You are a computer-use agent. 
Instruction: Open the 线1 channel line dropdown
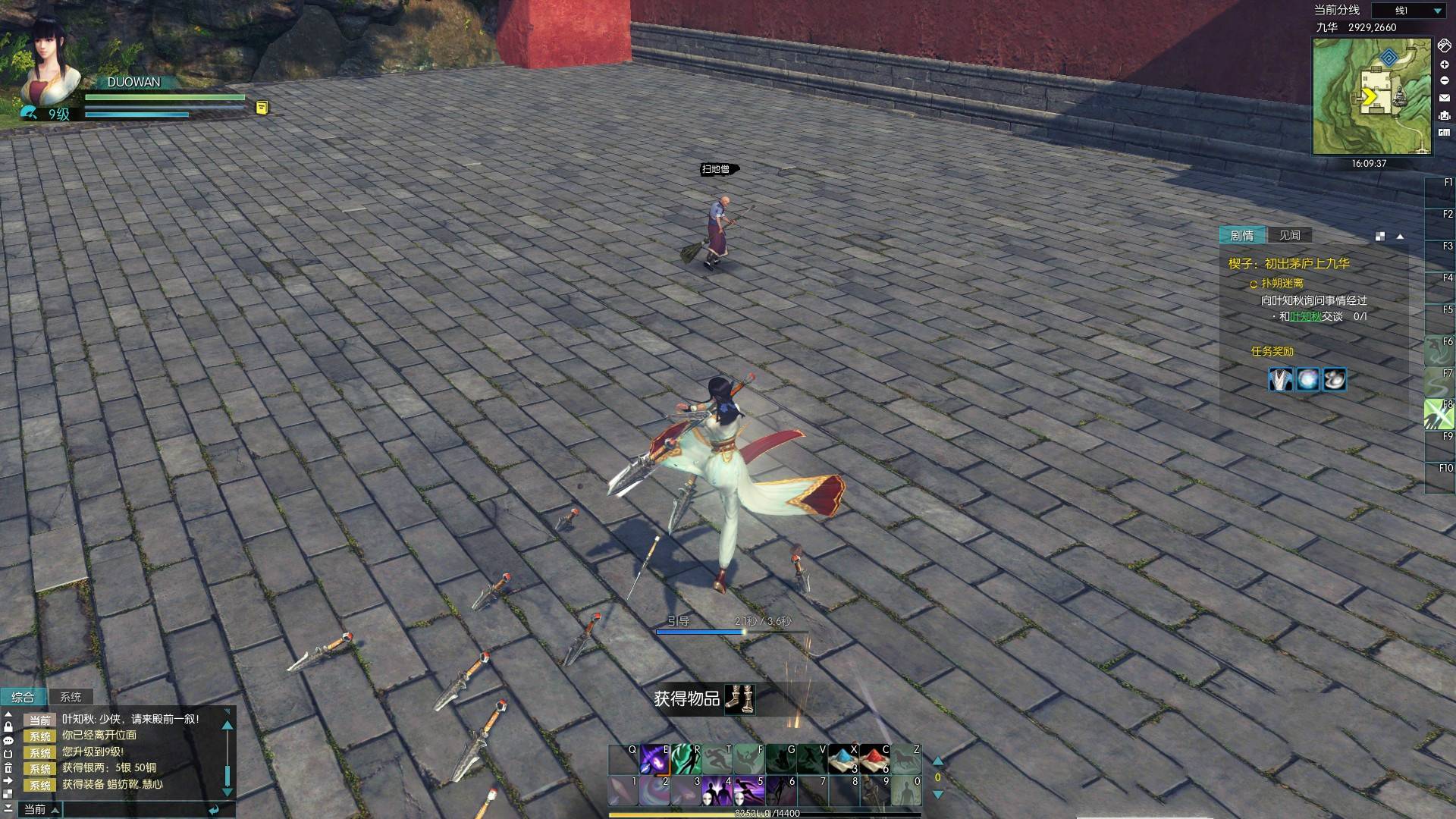click(1437, 11)
